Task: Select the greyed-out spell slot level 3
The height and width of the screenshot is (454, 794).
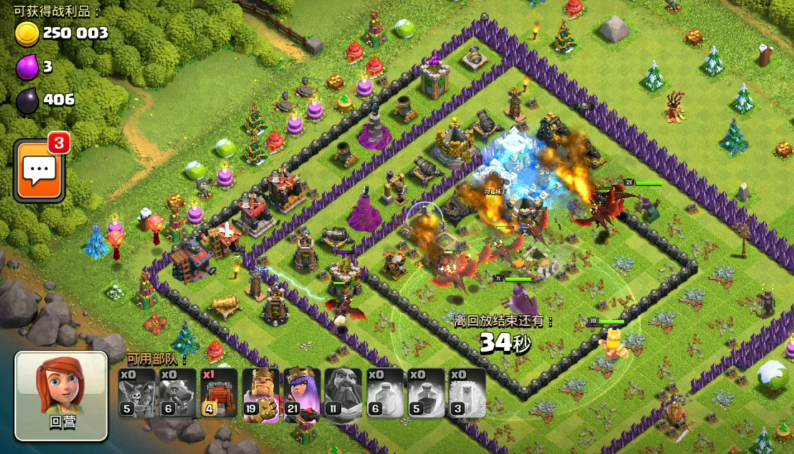Action: (467, 392)
